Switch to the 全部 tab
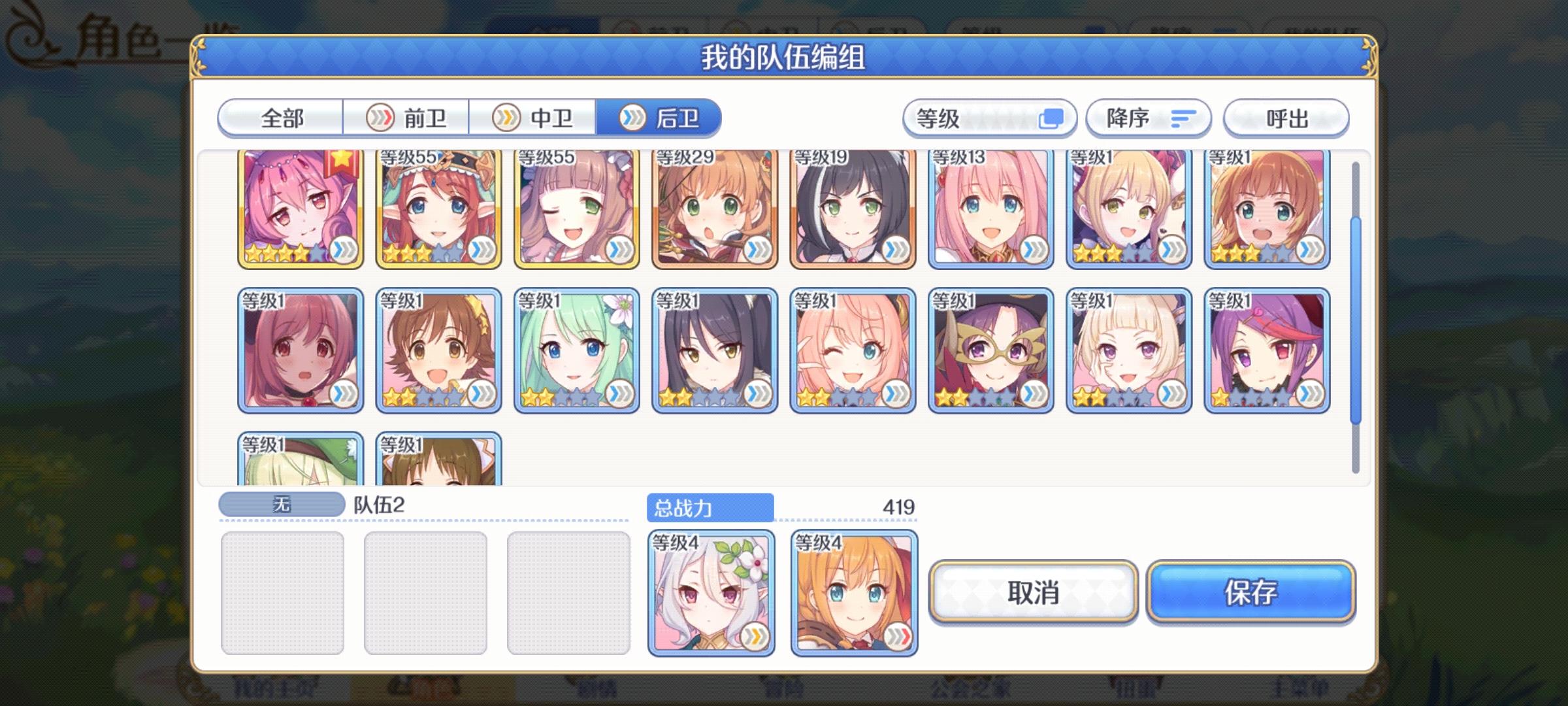The image size is (1568, 706). tap(281, 118)
